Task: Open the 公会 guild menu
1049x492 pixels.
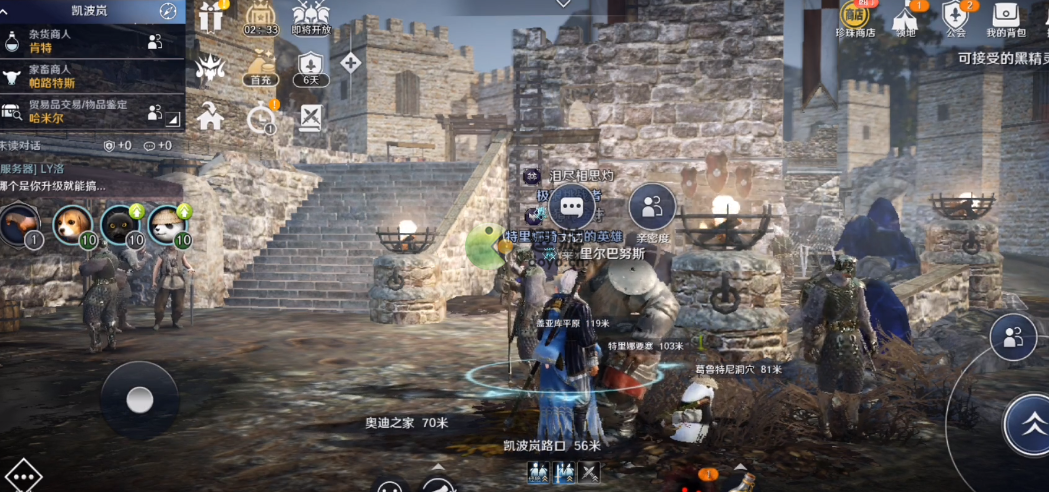Action: click(x=956, y=19)
